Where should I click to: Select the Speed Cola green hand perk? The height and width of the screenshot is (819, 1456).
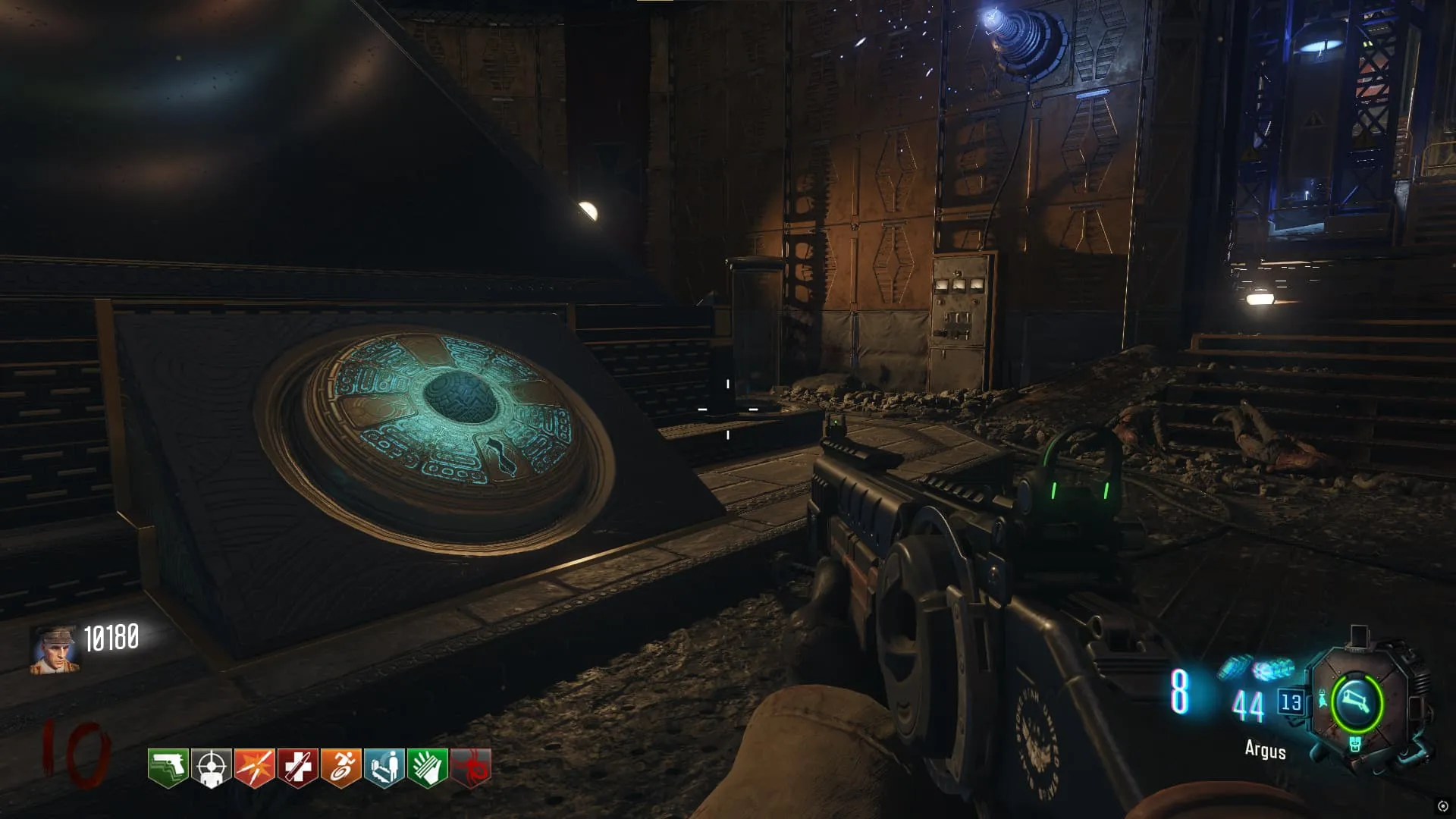pyautogui.click(x=428, y=767)
